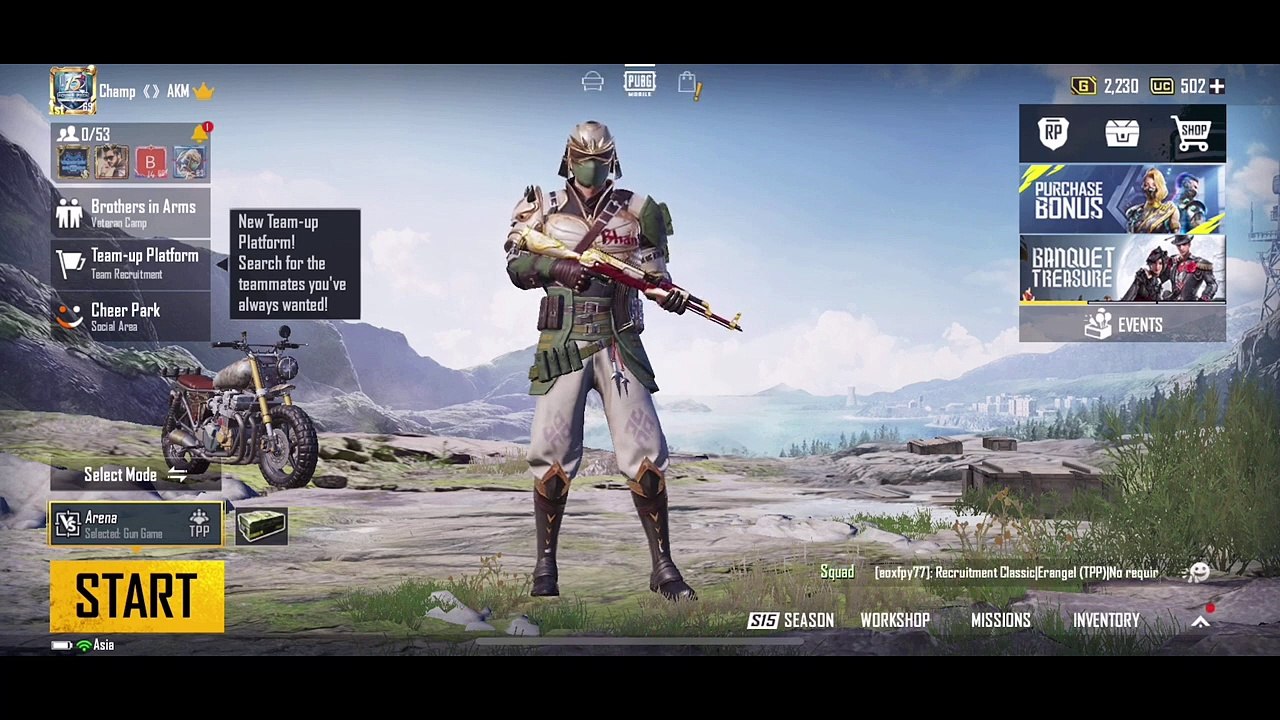Screen dimensions: 1280x720
Task: Open the treasure crate icon
Action: tap(1122, 133)
